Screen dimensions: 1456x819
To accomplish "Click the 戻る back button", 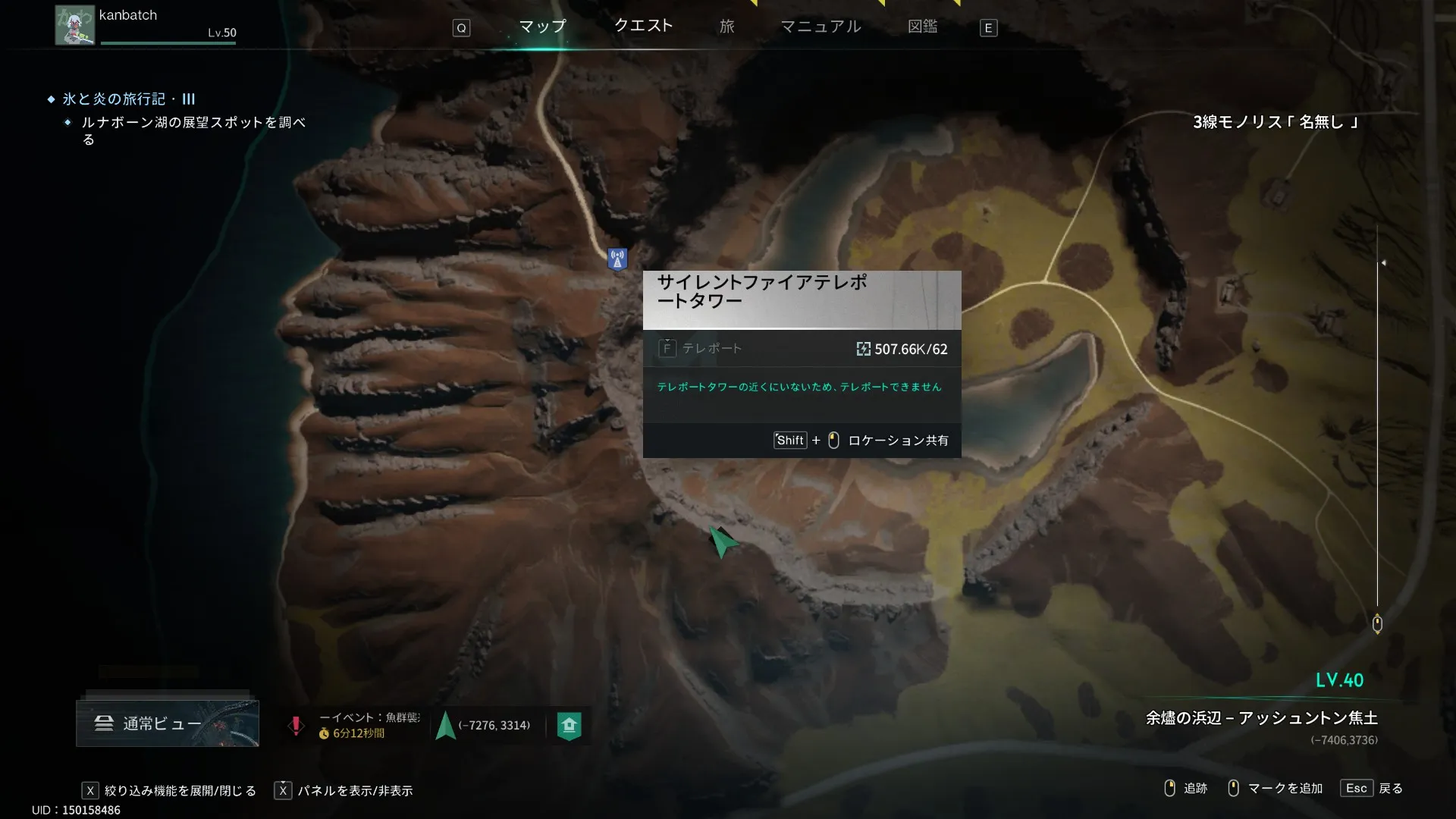I will pyautogui.click(x=1373, y=789).
